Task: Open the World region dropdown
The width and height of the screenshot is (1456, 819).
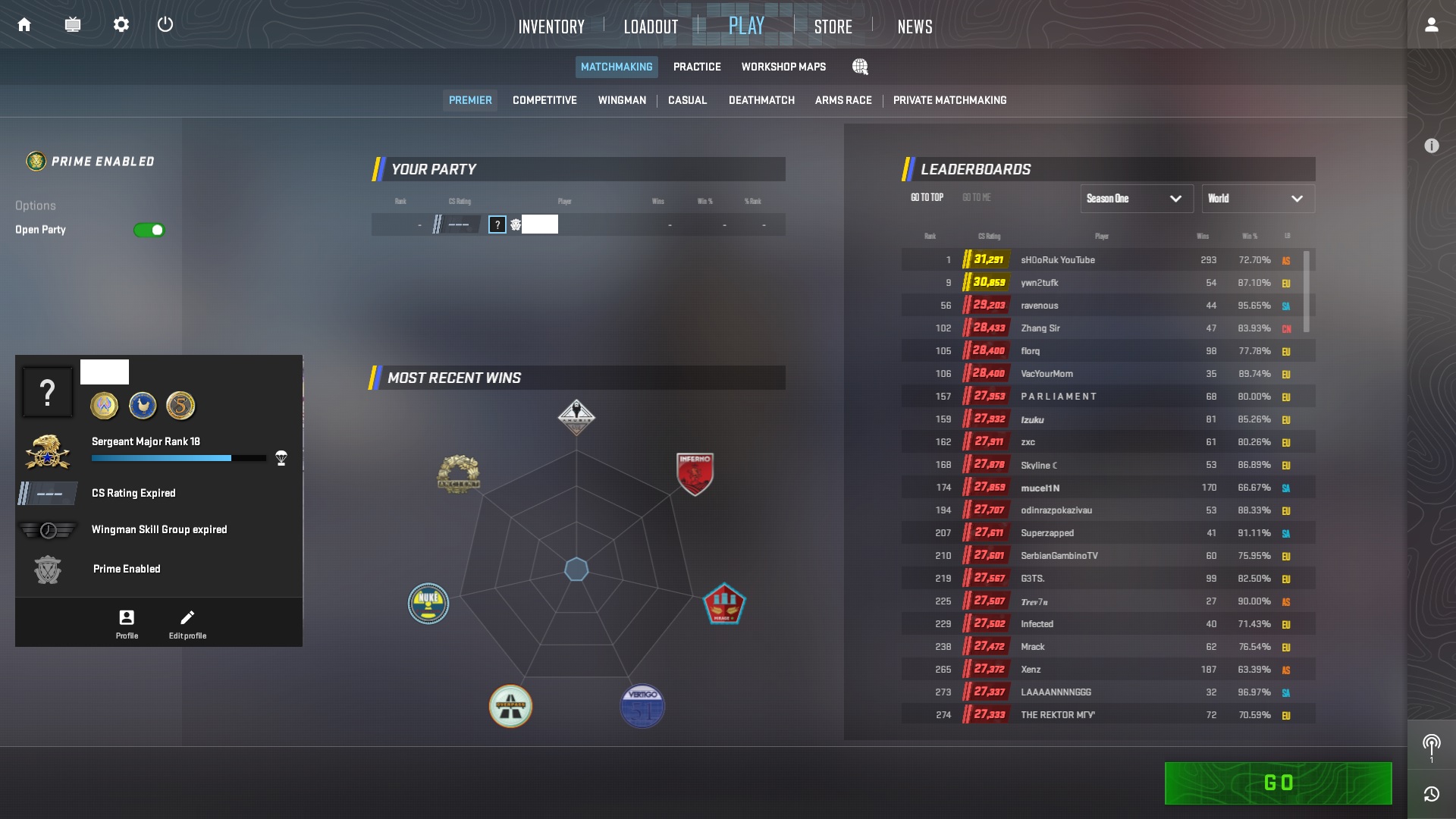Action: [x=1257, y=199]
